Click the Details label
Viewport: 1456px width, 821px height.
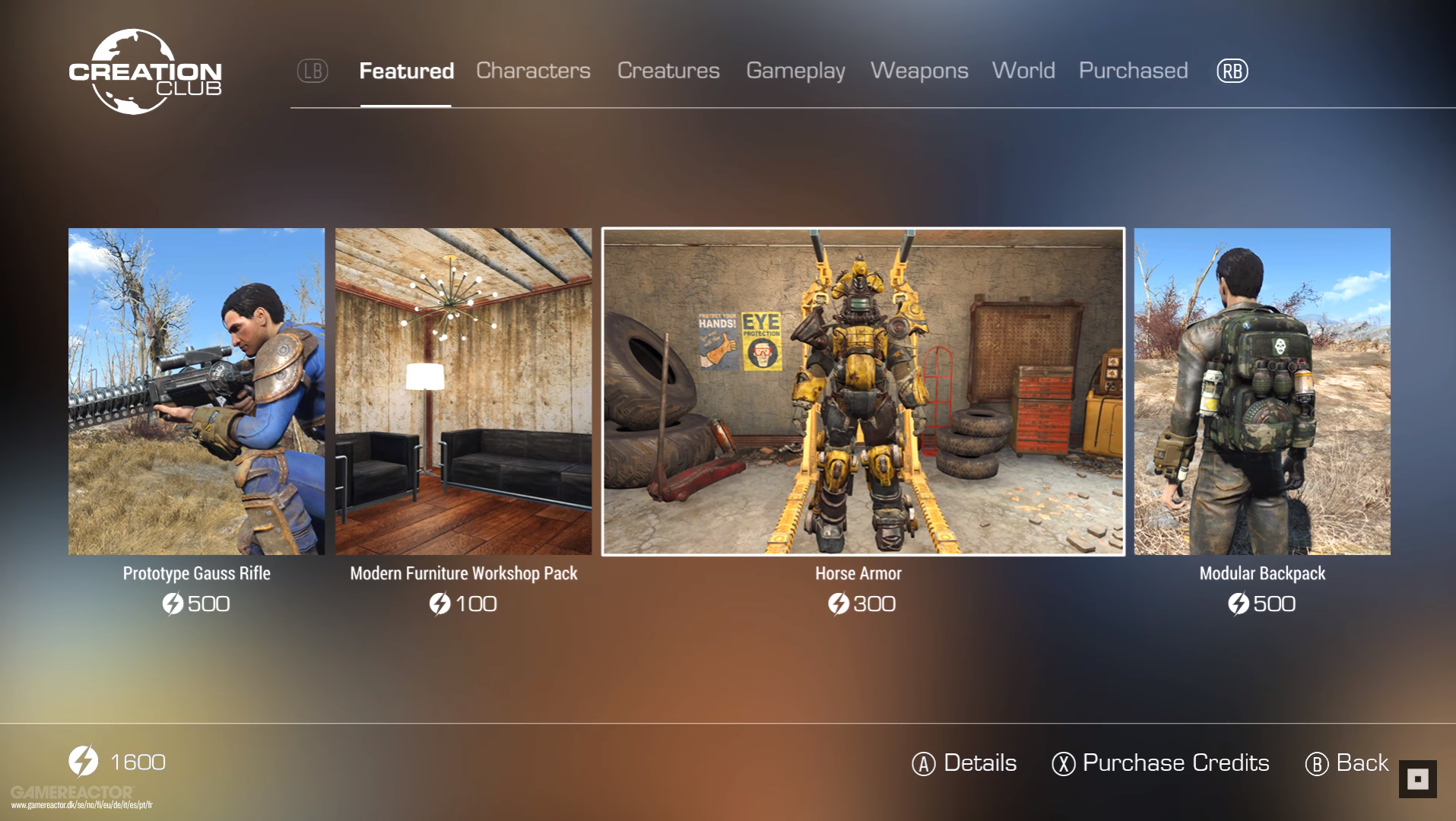[979, 763]
